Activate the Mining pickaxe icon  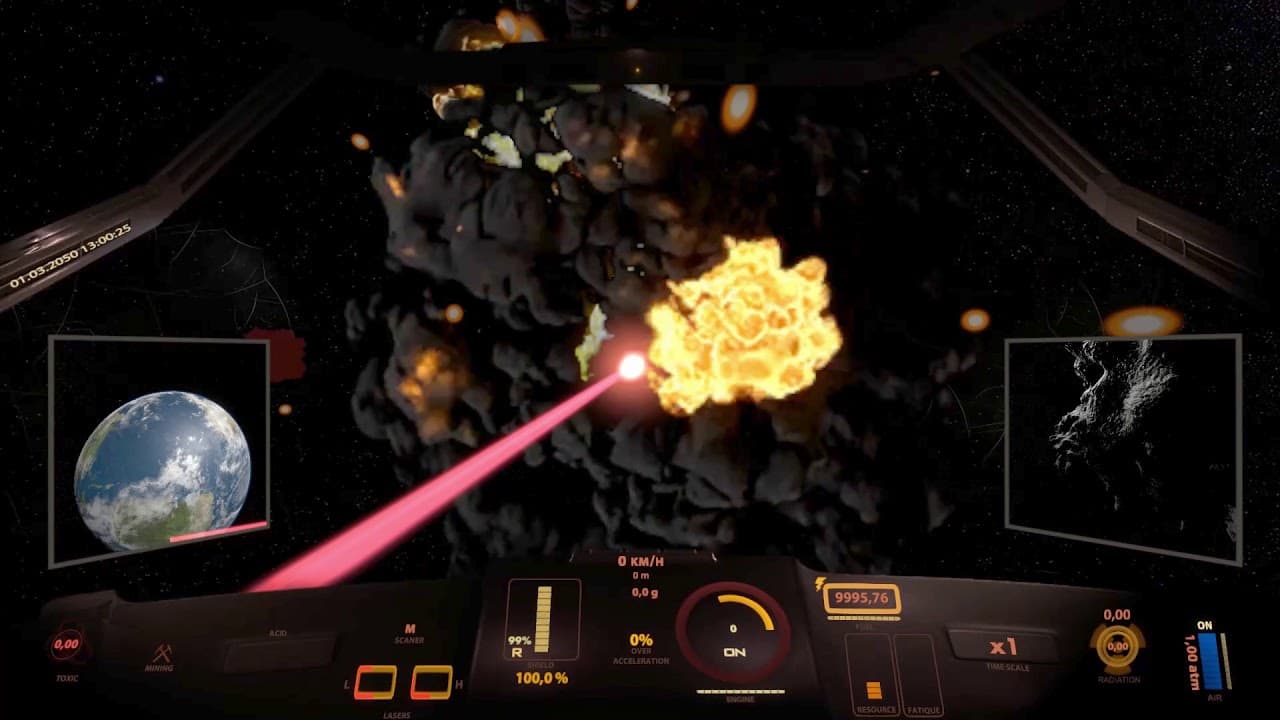pyautogui.click(x=160, y=656)
